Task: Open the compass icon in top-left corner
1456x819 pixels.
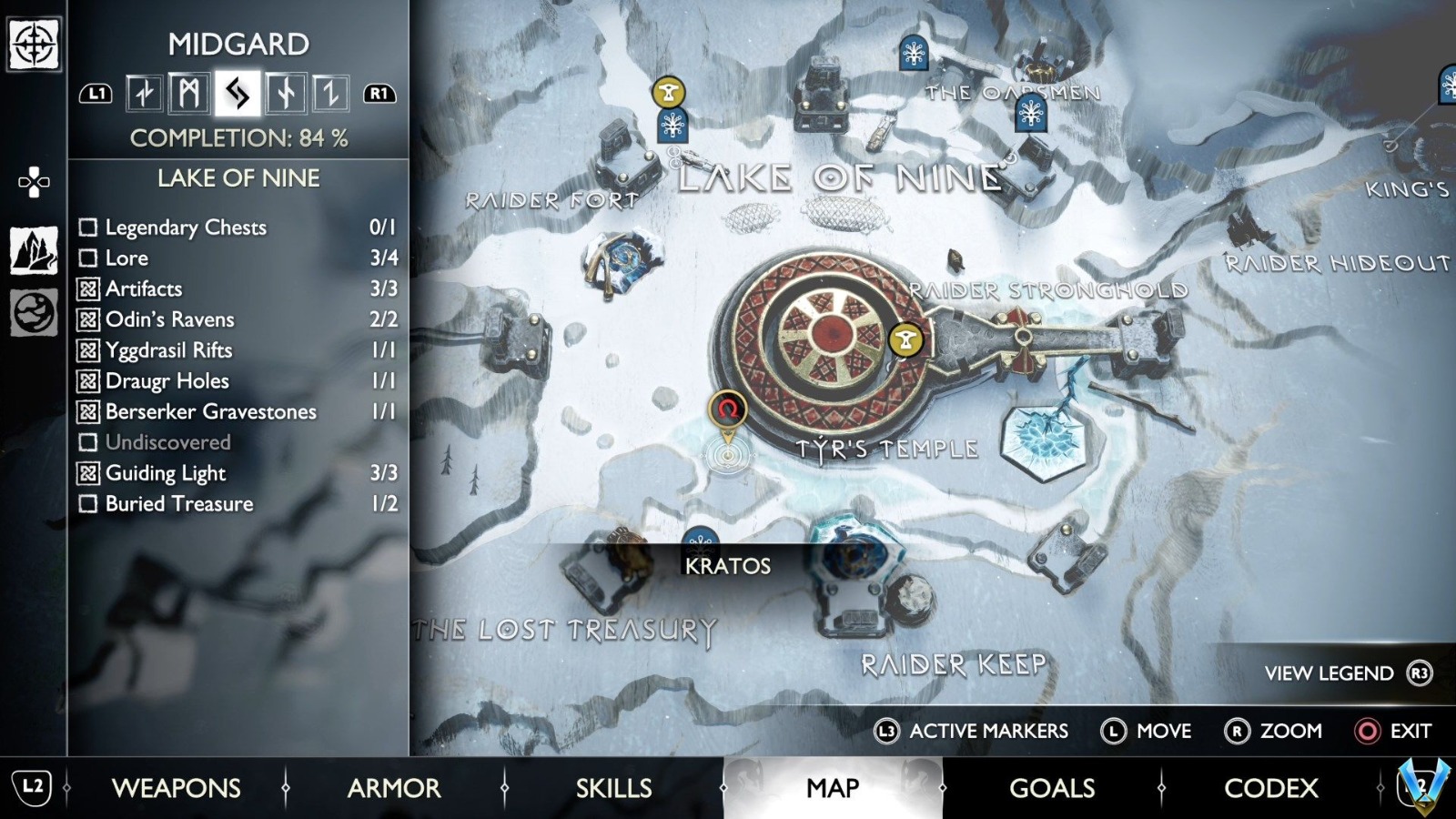Action: 34,43
